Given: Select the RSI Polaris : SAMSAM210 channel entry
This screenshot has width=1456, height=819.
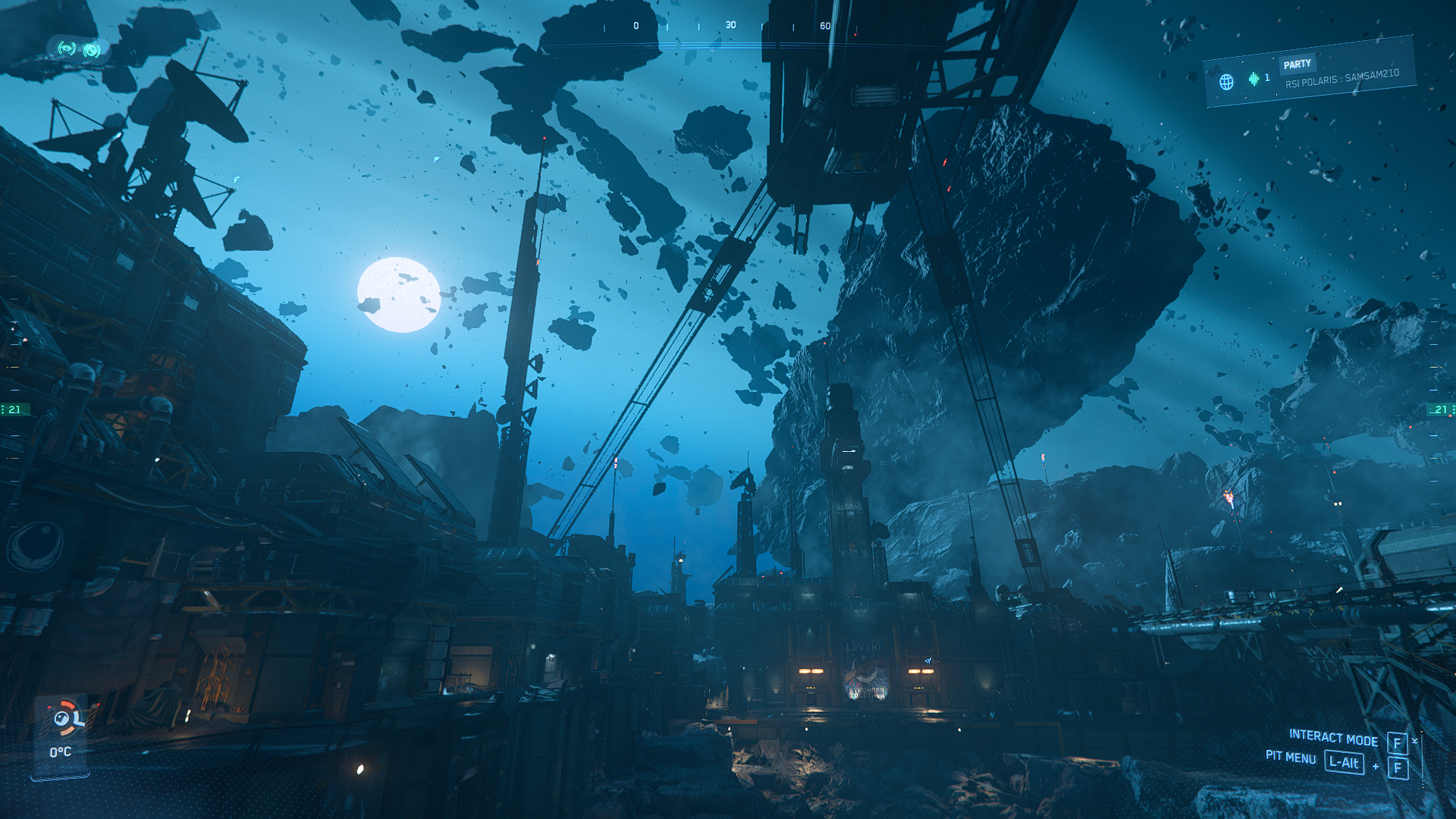Looking at the screenshot, I should pyautogui.click(x=1341, y=78).
